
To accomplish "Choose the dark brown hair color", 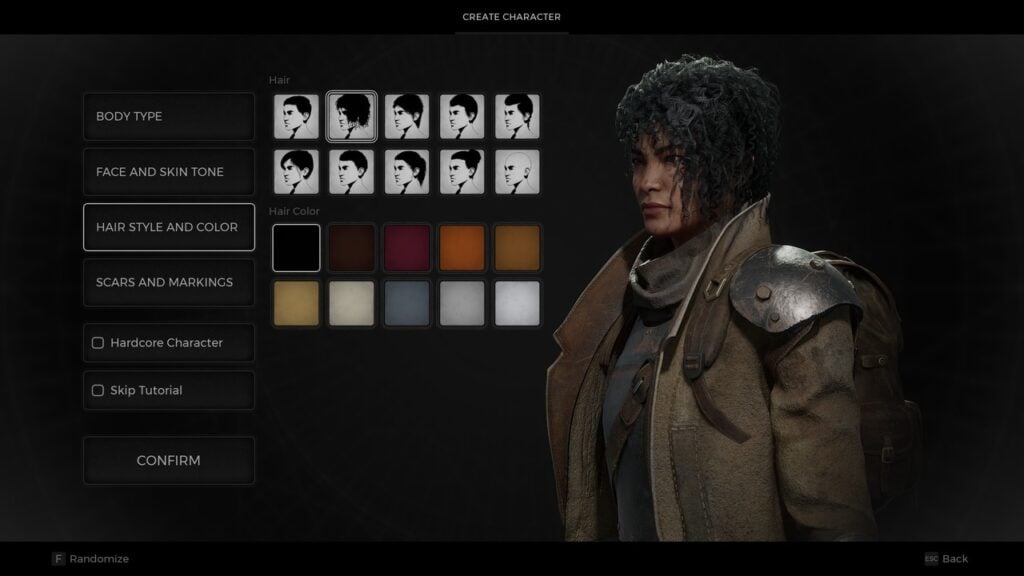I will point(352,248).
